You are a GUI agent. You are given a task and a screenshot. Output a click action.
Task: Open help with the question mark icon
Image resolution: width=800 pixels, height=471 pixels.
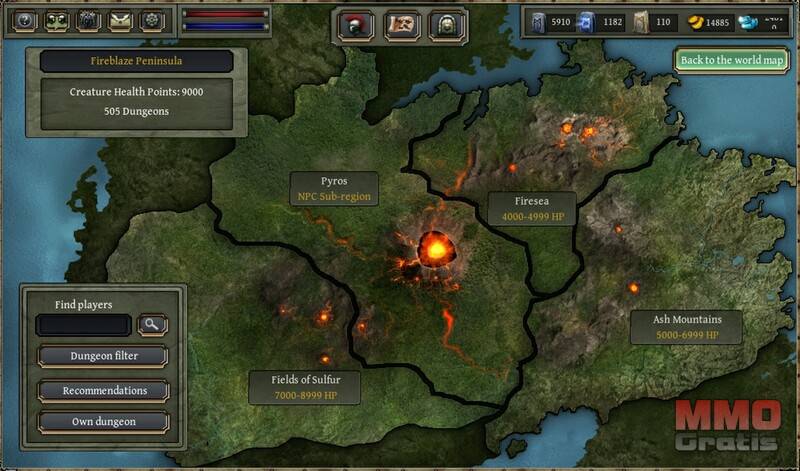[x=25, y=21]
